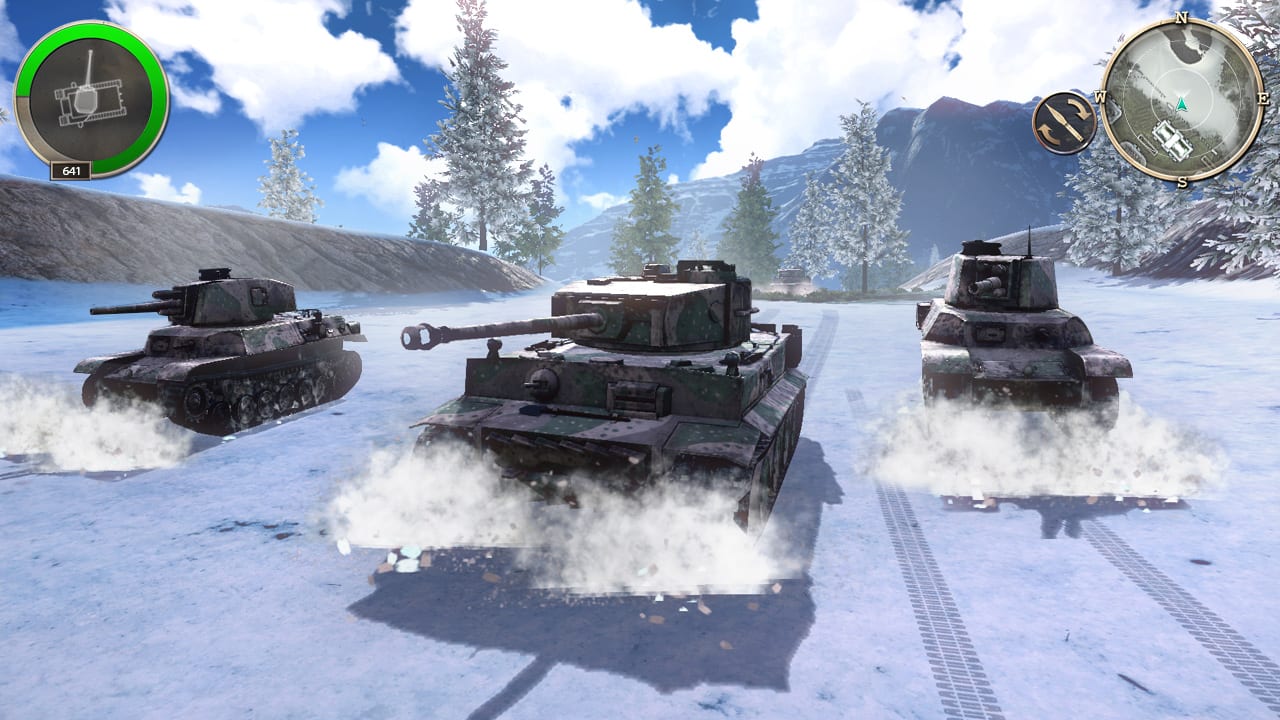1280x720 pixels.
Task: Click the counterclockwise arrow on the rotation indicator
Action: click(x=1048, y=132)
